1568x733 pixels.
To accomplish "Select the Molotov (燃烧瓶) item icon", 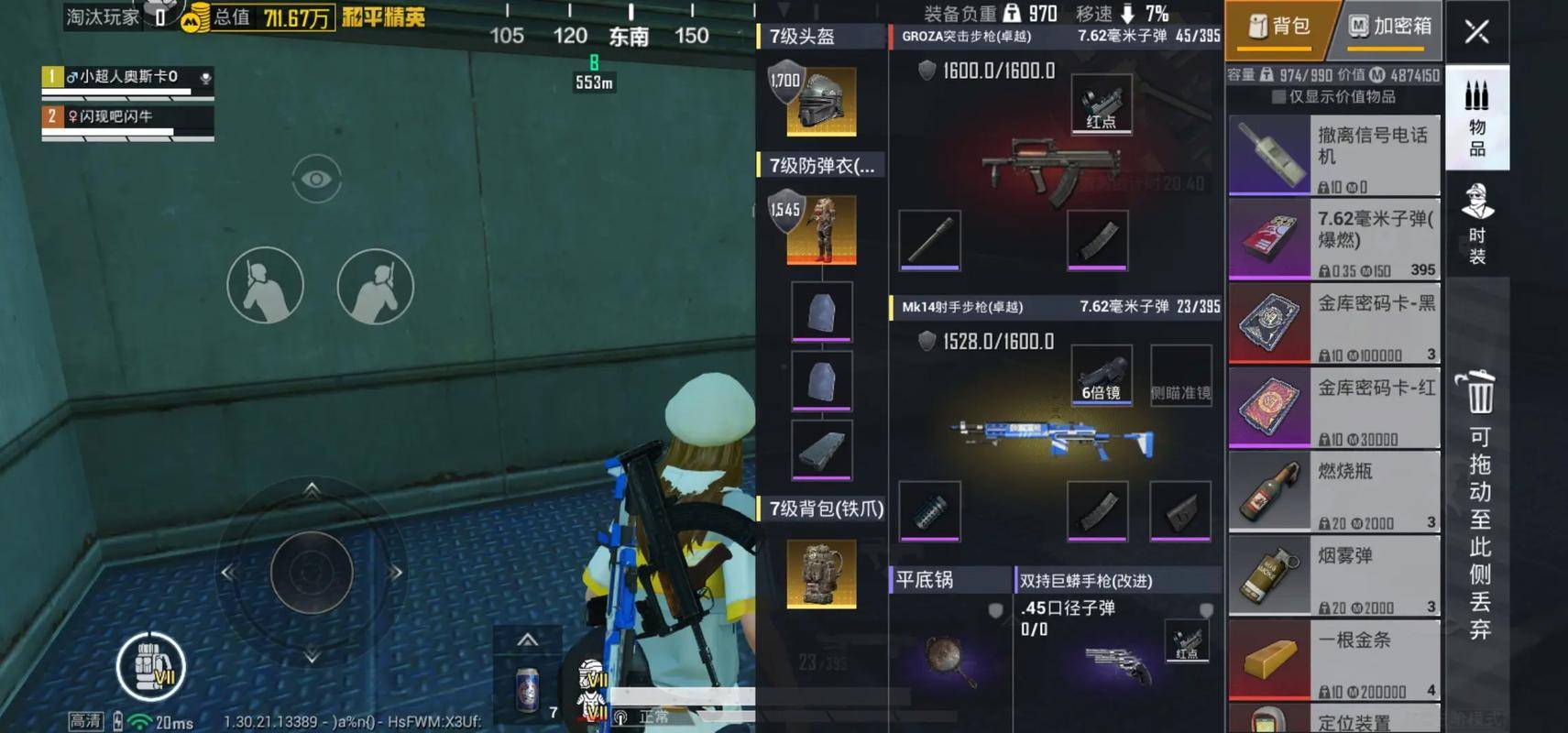I will tap(1270, 492).
